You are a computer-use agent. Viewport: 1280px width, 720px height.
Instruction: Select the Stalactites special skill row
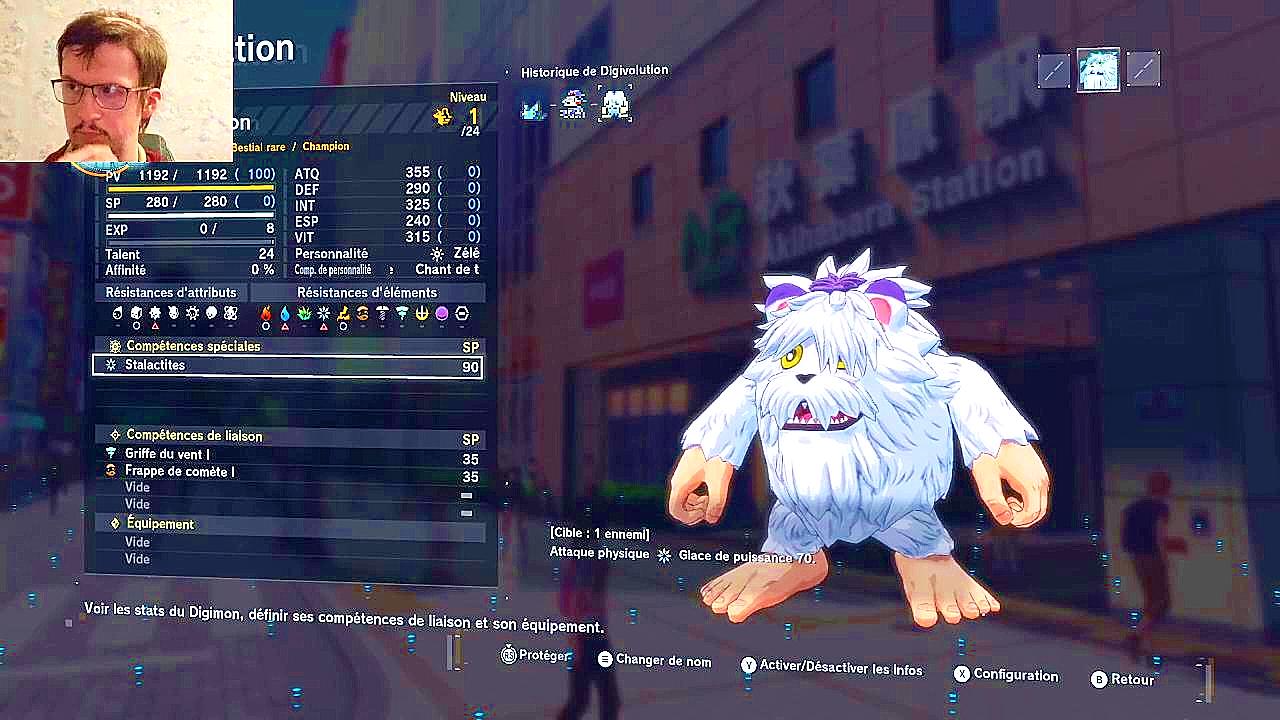pyautogui.click(x=287, y=366)
